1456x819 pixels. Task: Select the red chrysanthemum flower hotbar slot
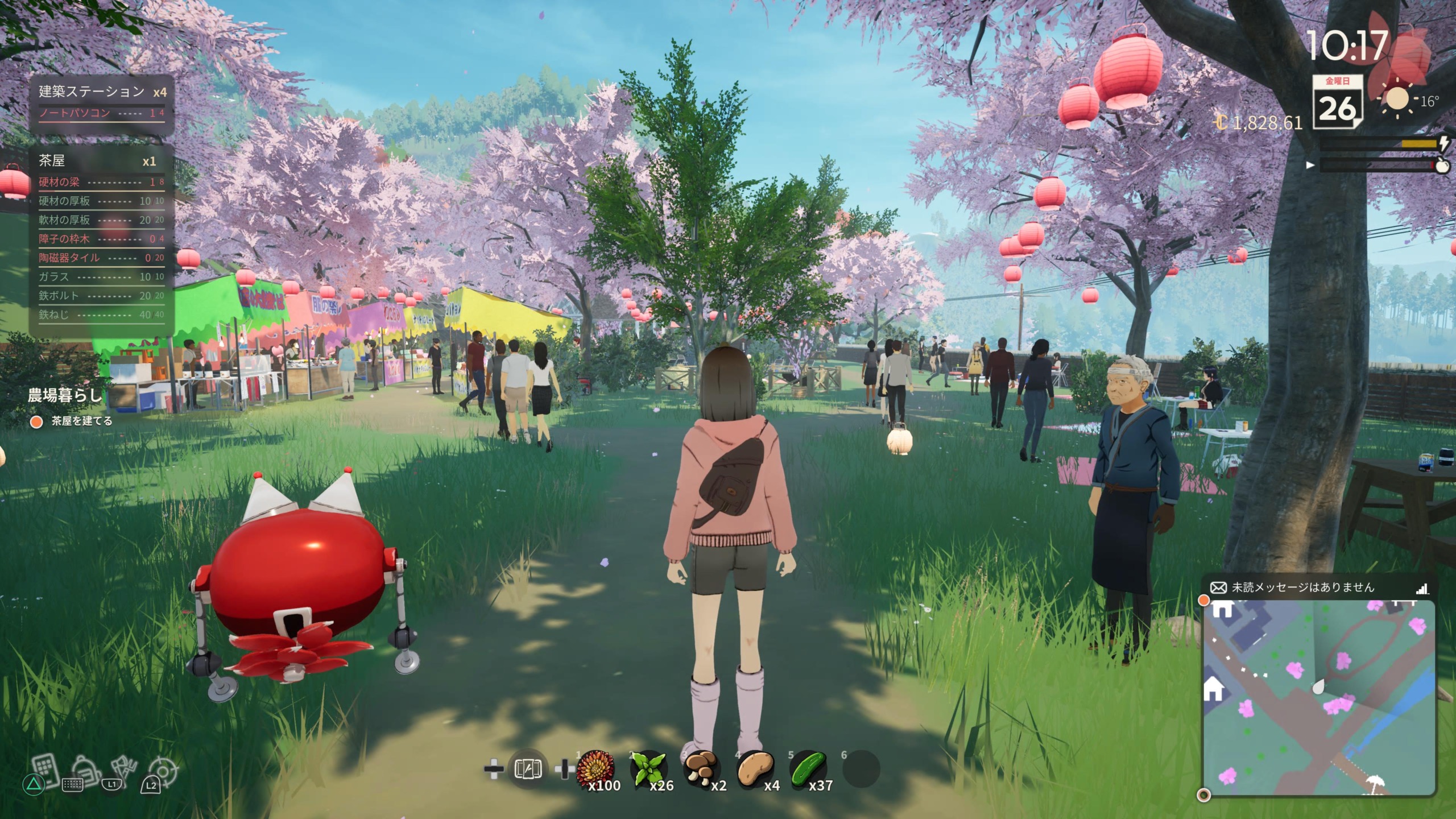point(594,770)
